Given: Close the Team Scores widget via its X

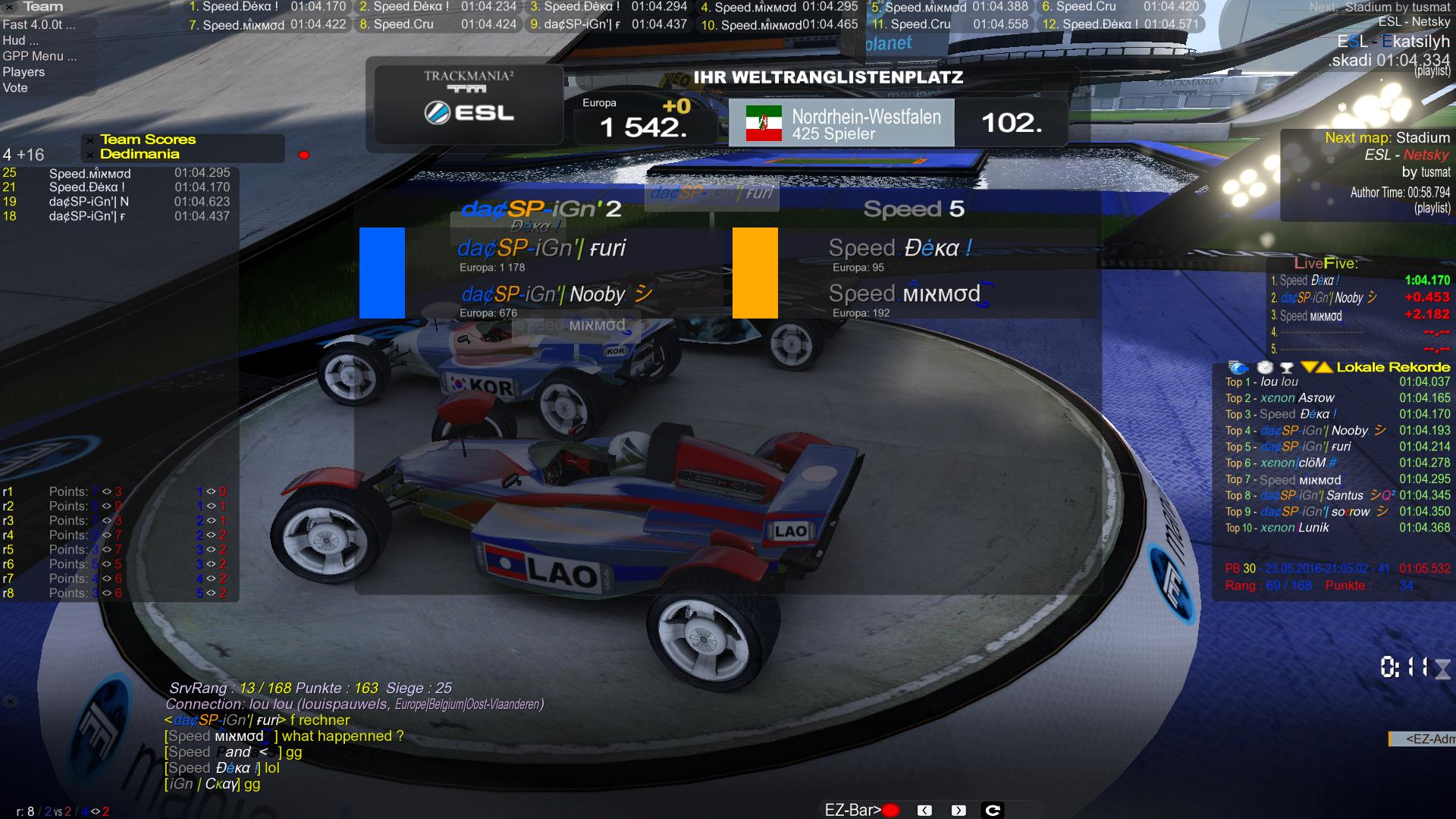Looking at the screenshot, I should coord(90,140).
